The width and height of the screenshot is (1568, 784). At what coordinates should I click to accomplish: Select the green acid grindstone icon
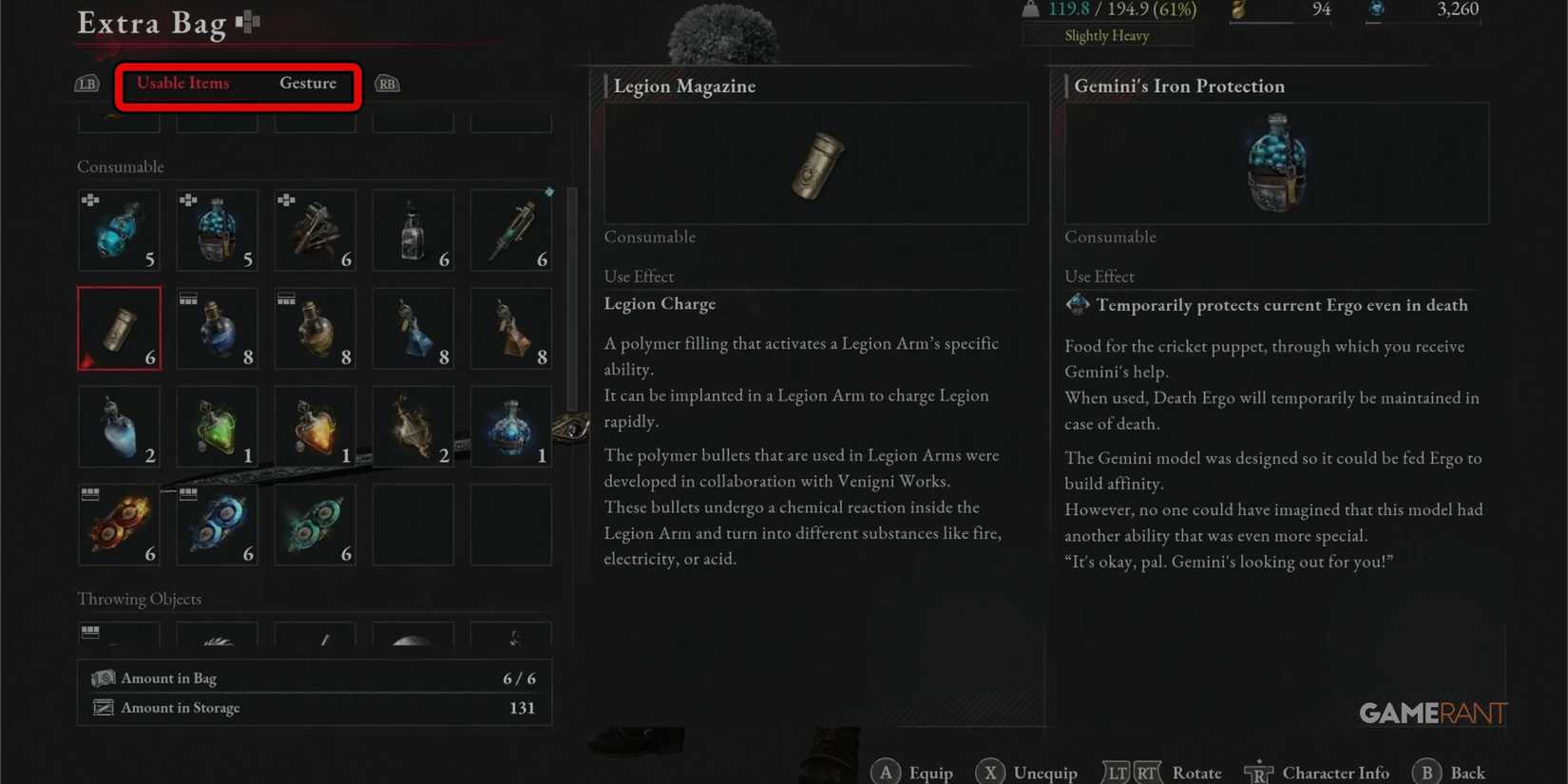[x=315, y=524]
